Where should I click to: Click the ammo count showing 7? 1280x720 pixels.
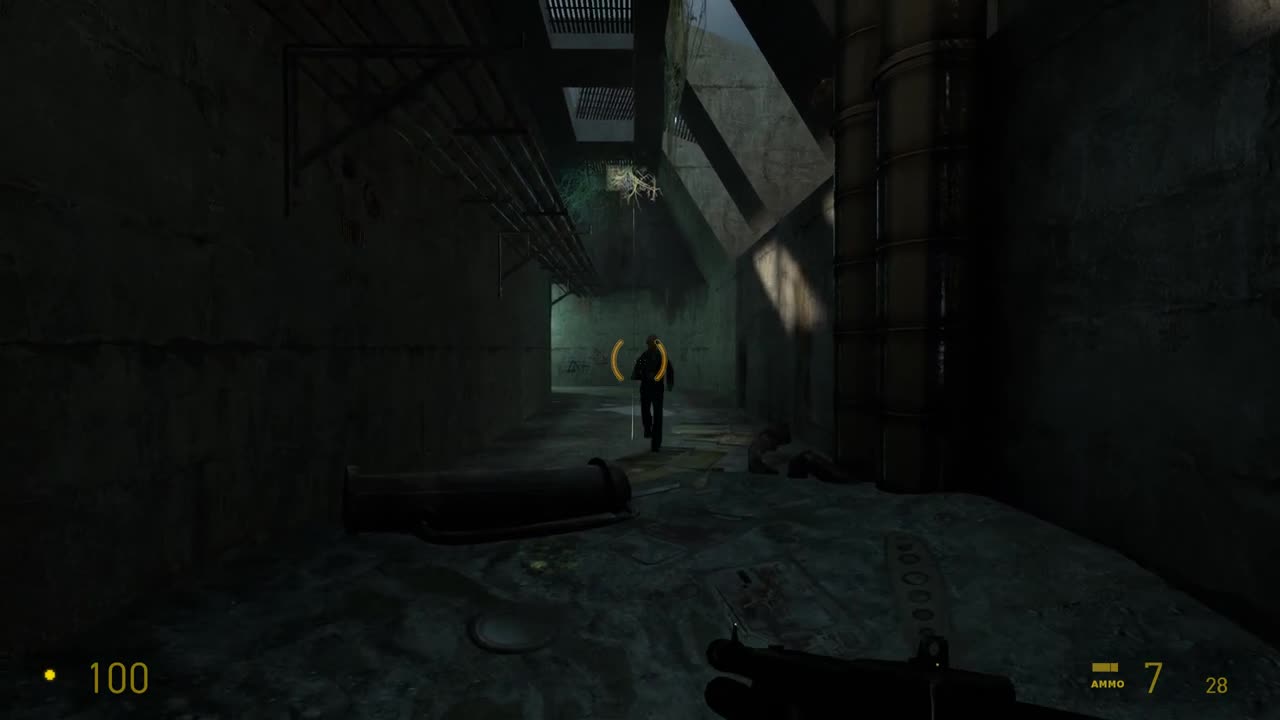point(1152,679)
